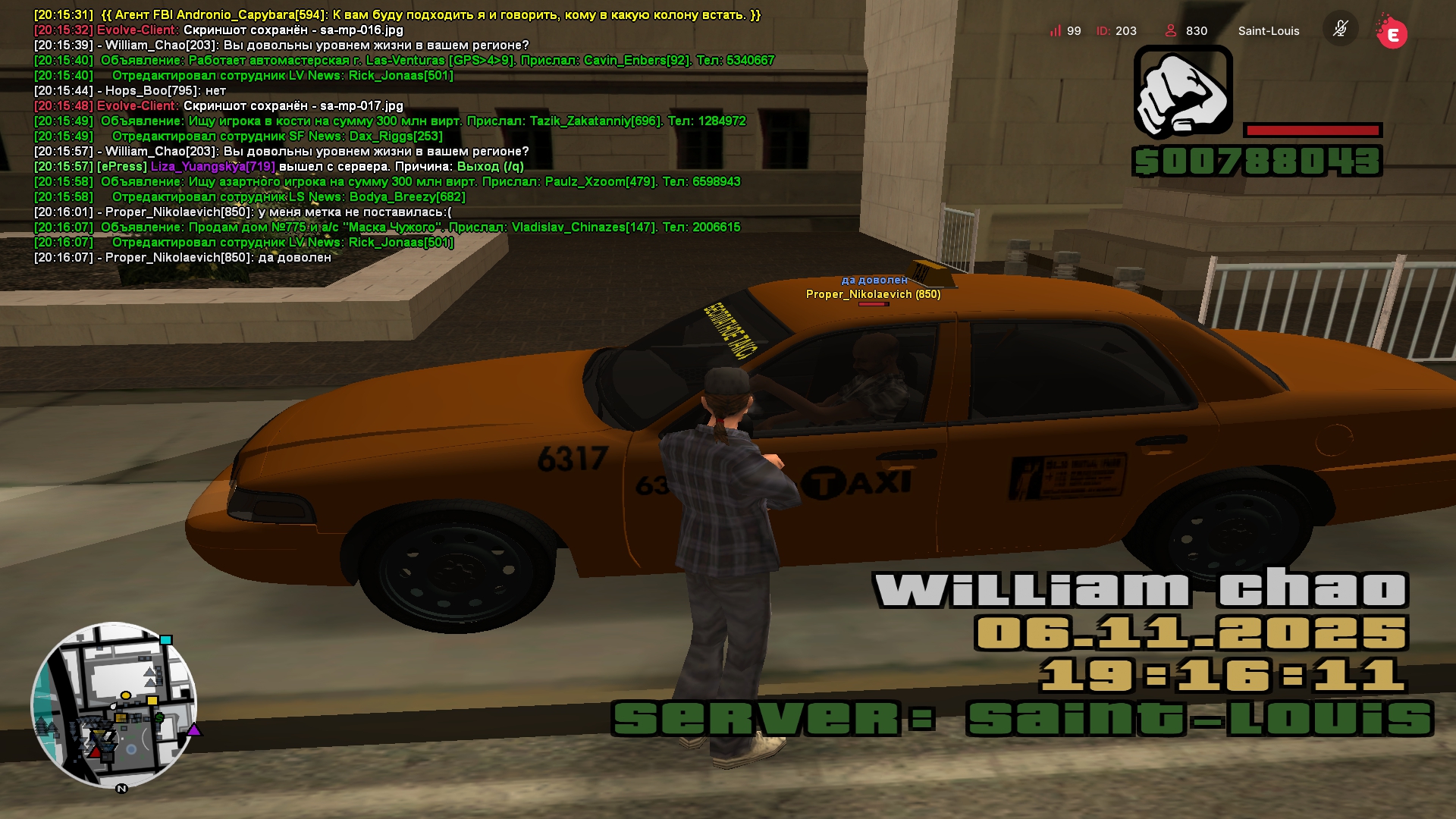Toggle the muted microphone icon

click(1340, 30)
